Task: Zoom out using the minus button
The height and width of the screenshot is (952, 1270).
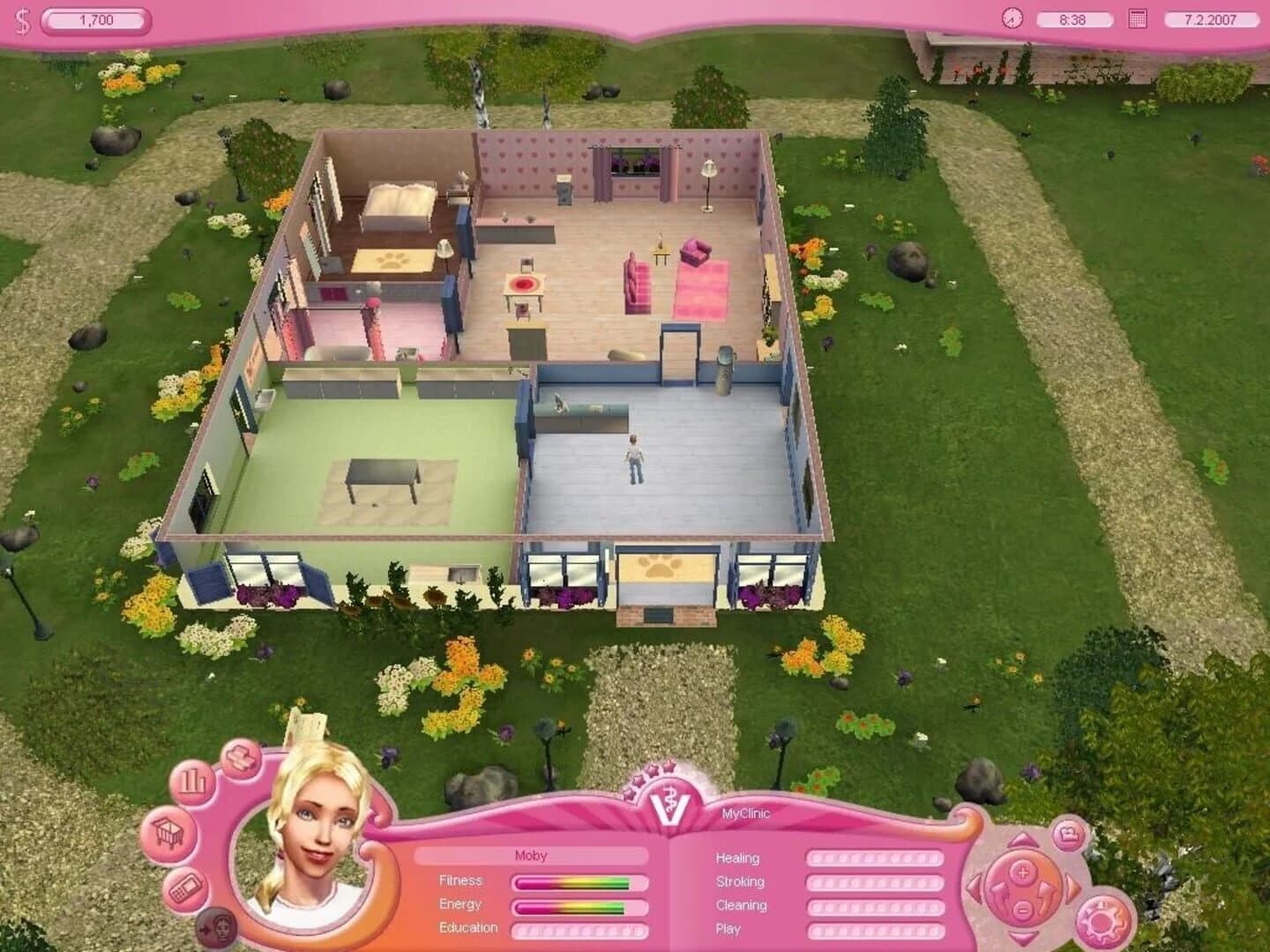Action: pos(1021,911)
